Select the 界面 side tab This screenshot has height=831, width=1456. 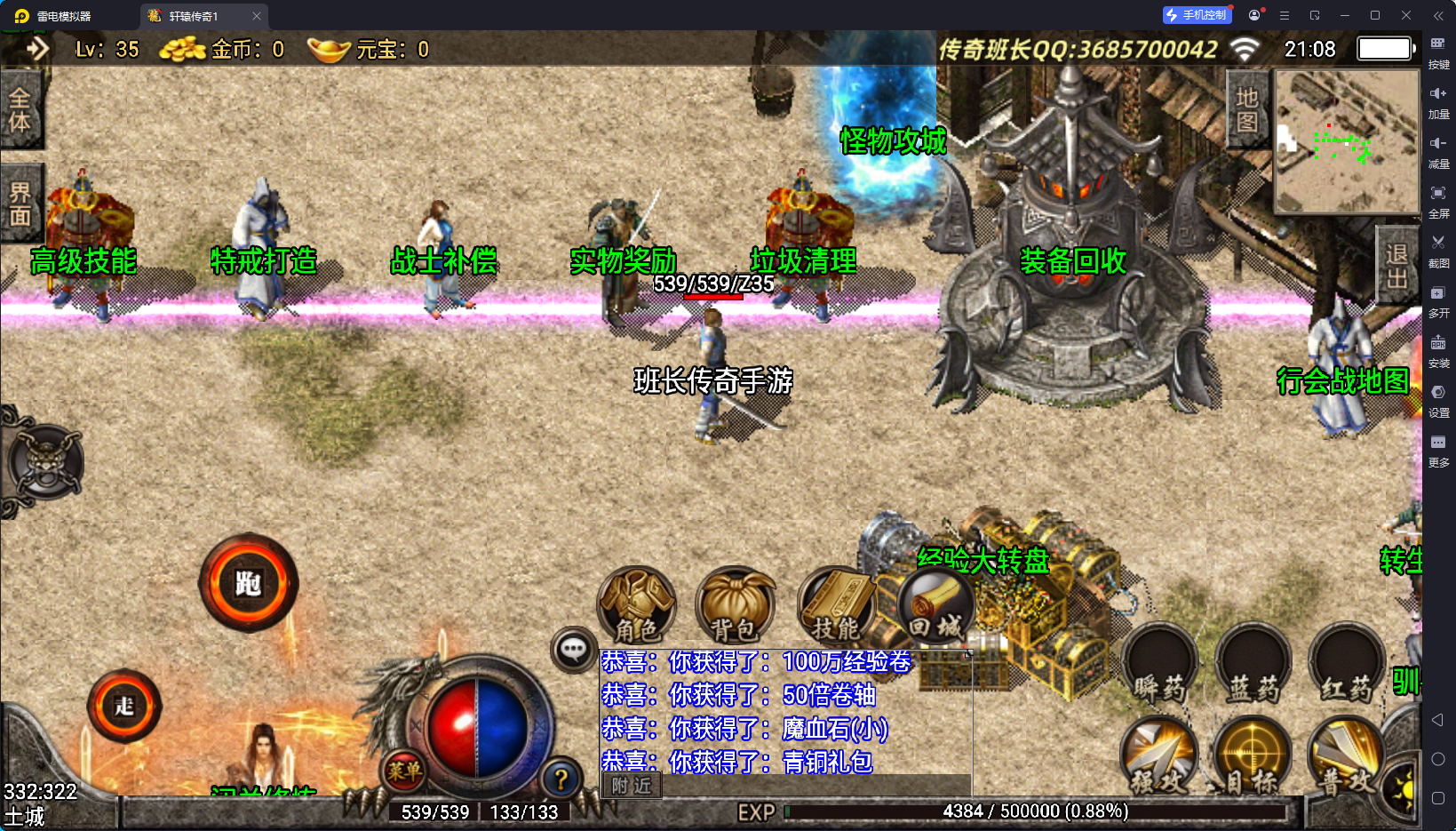(20, 204)
